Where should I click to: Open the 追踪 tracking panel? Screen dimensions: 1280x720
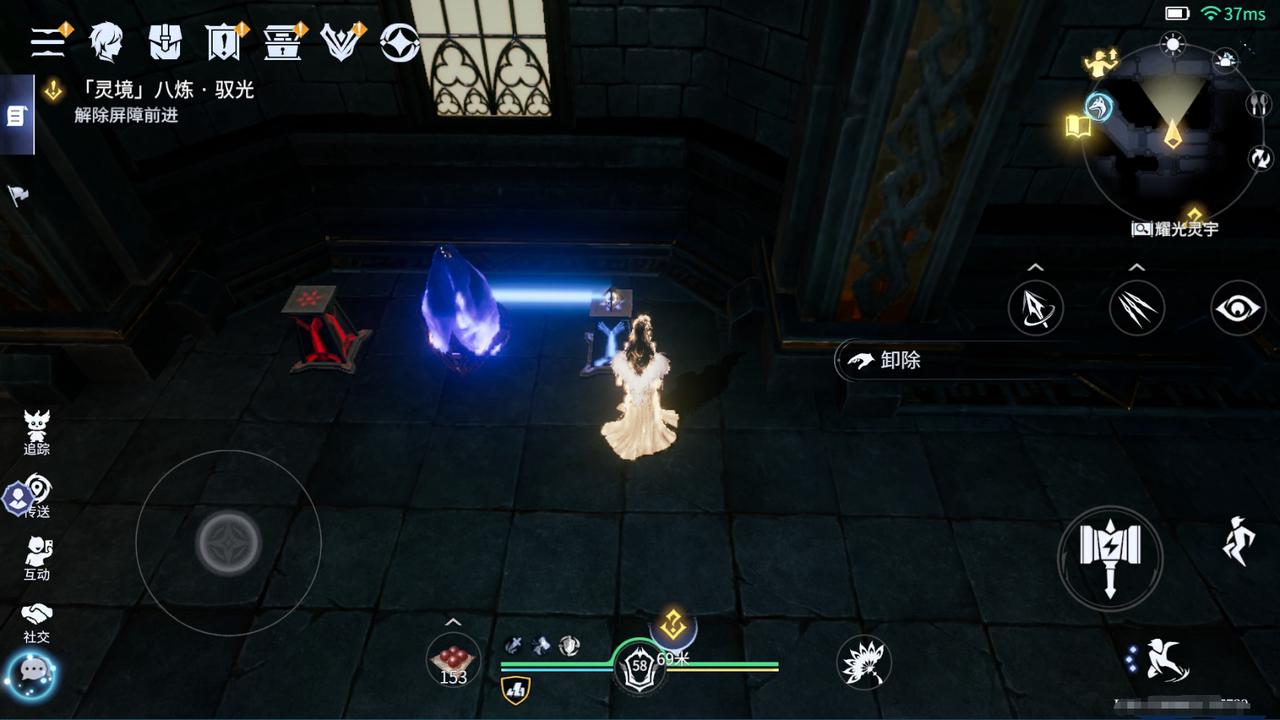pyautogui.click(x=37, y=432)
